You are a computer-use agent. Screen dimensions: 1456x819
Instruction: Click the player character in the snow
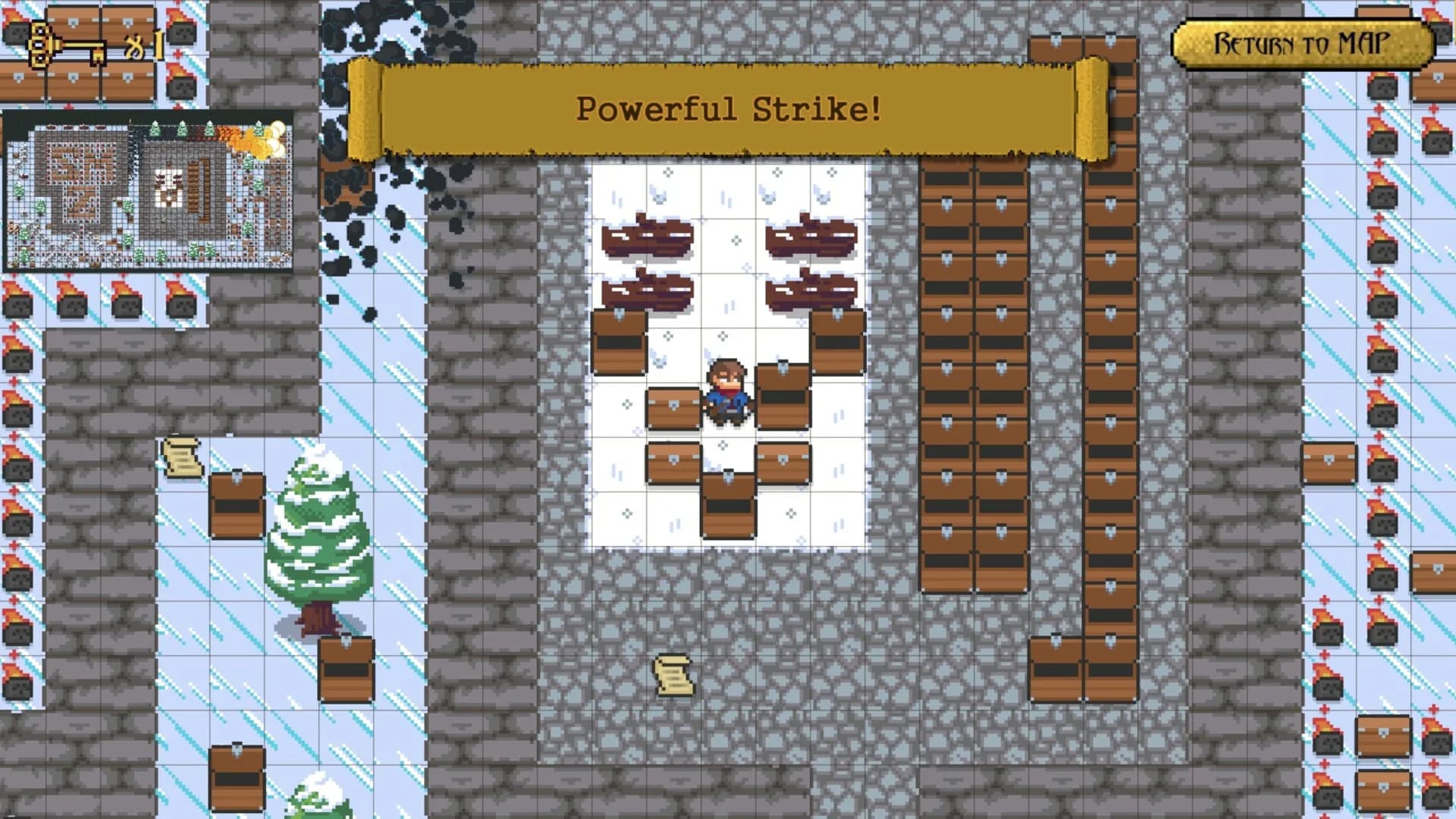[726, 387]
